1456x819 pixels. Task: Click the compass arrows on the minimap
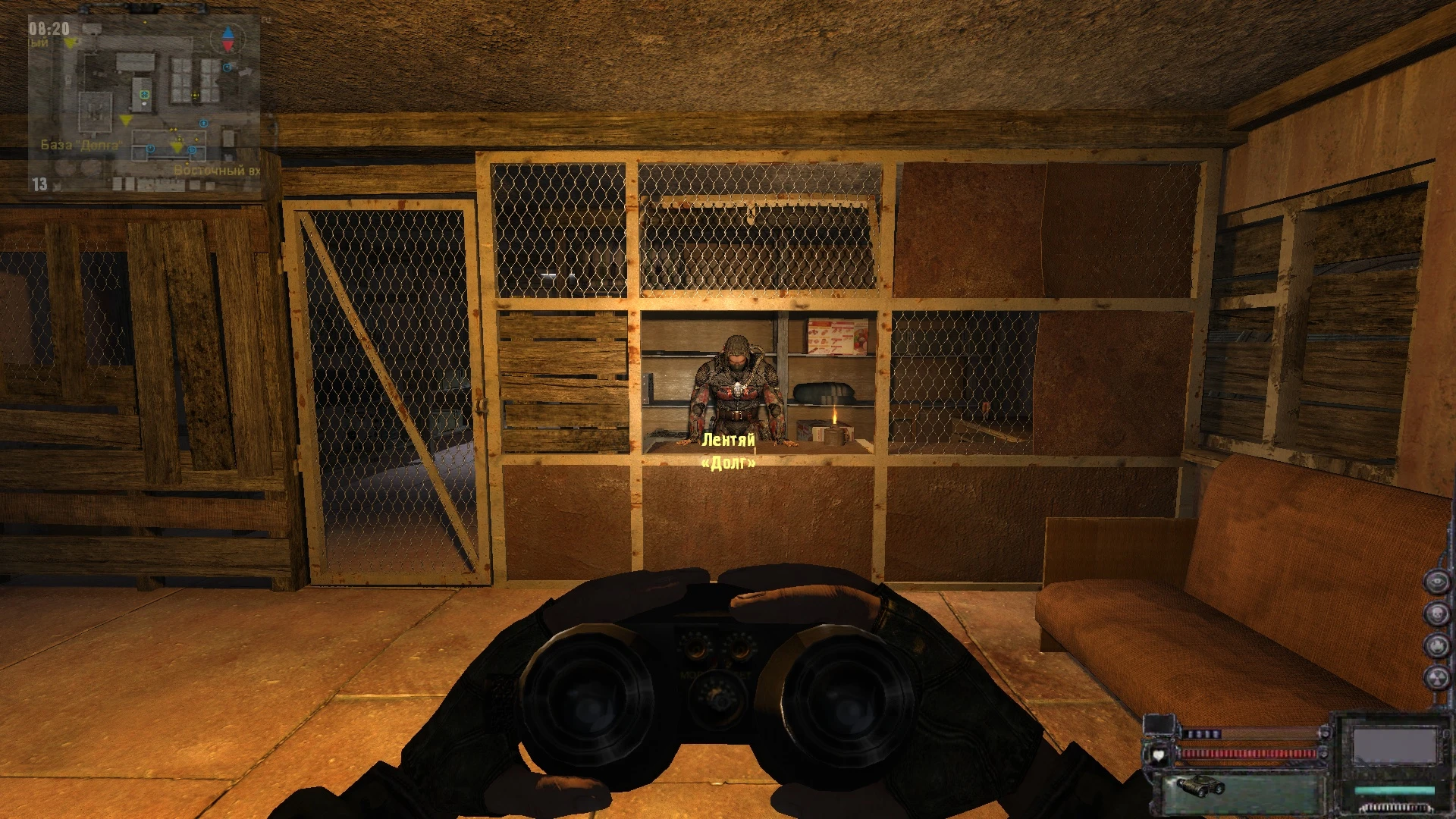pyautogui.click(x=227, y=39)
